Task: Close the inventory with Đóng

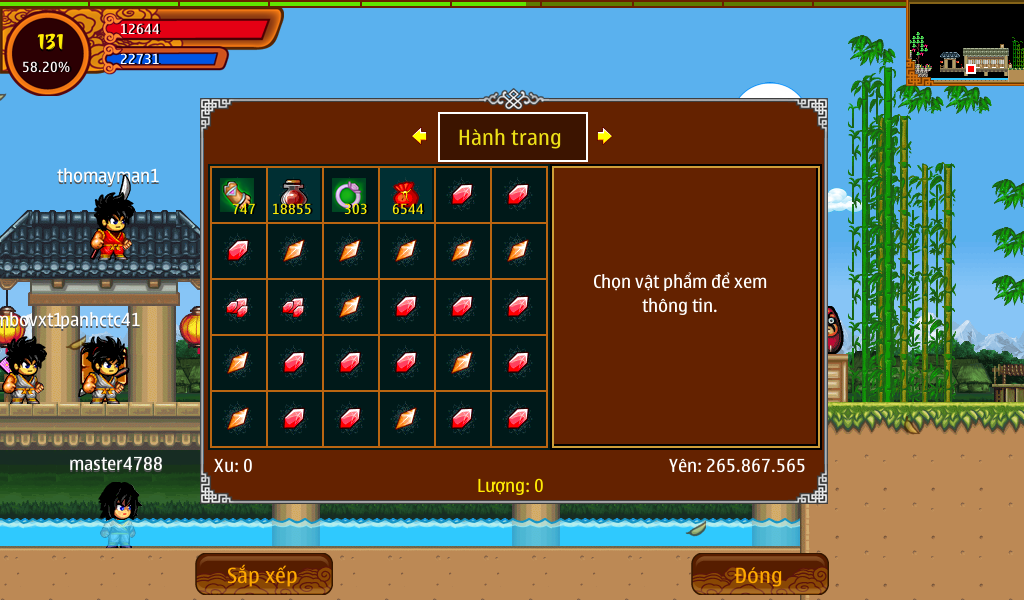Action: pos(759,575)
